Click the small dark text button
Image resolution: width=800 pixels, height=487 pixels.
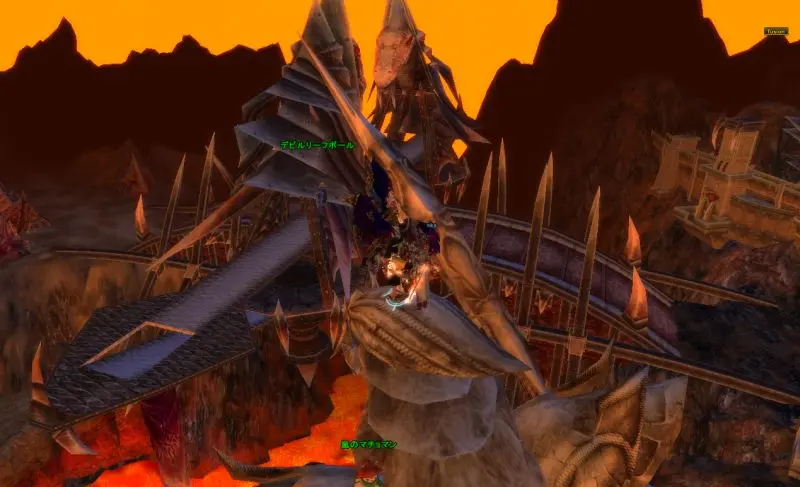coord(776,31)
